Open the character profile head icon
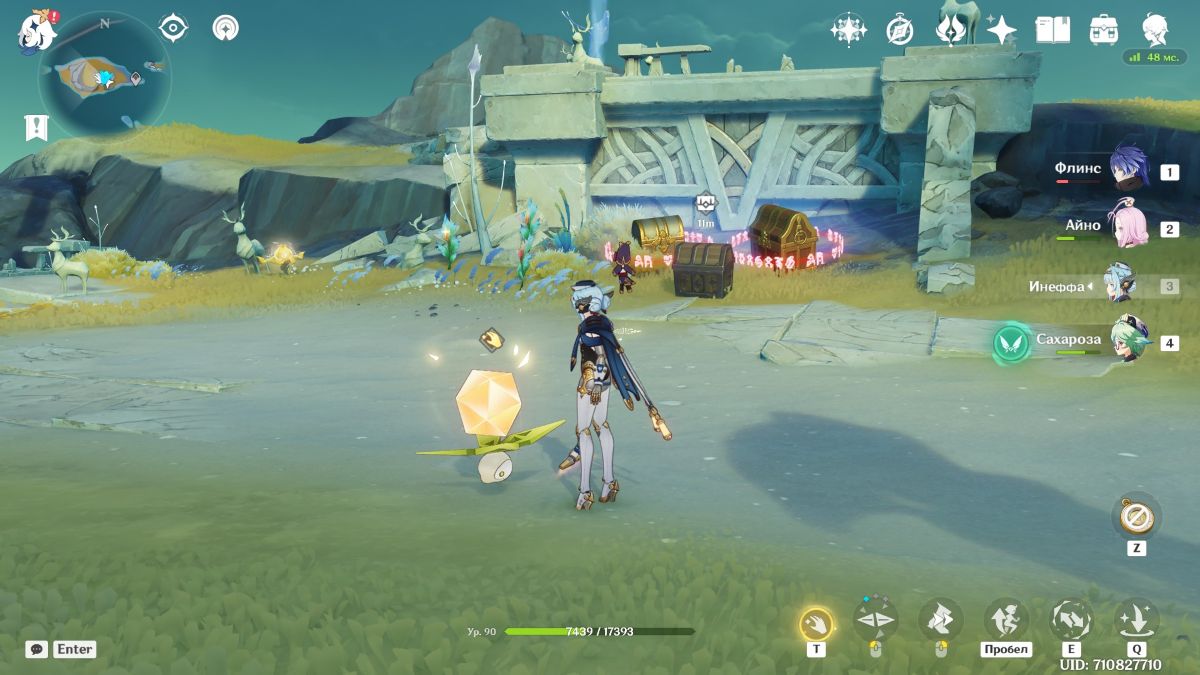 click(1156, 29)
